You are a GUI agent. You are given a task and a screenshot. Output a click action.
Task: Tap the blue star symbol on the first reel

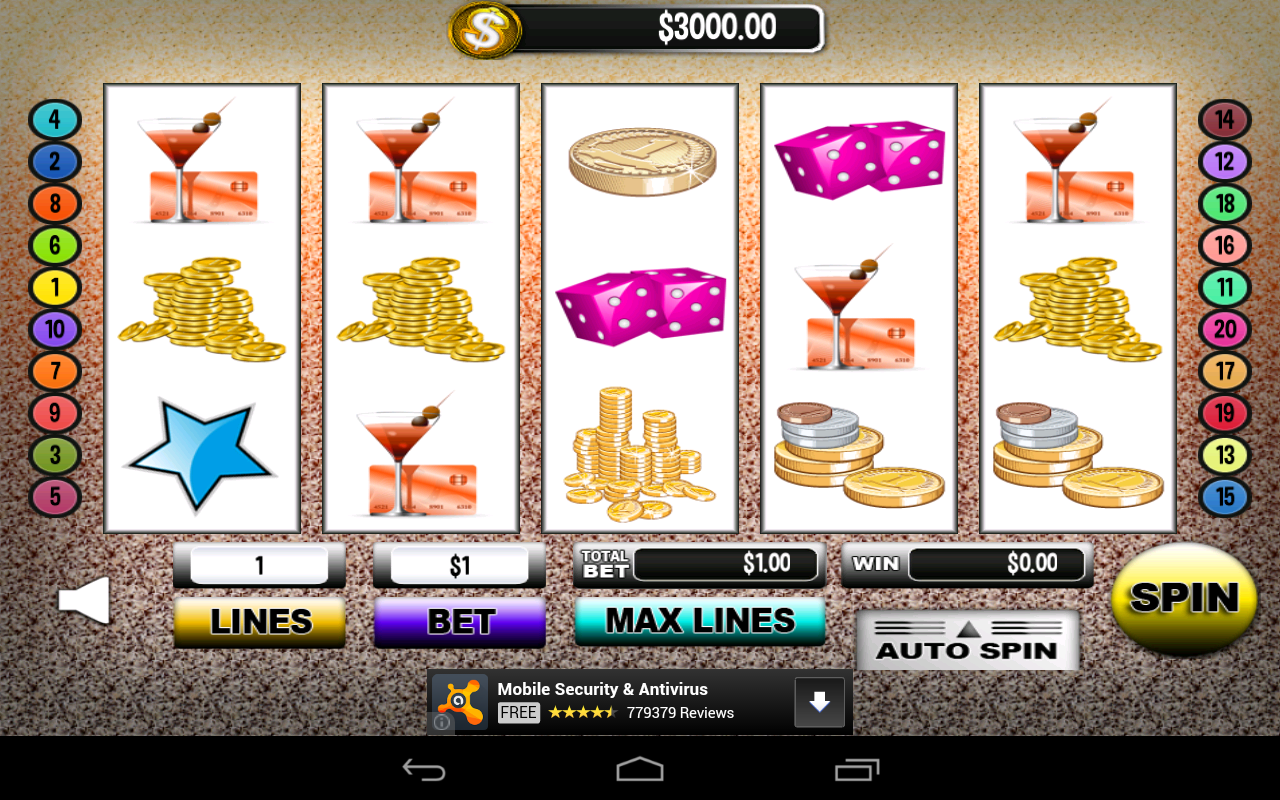[x=199, y=452]
